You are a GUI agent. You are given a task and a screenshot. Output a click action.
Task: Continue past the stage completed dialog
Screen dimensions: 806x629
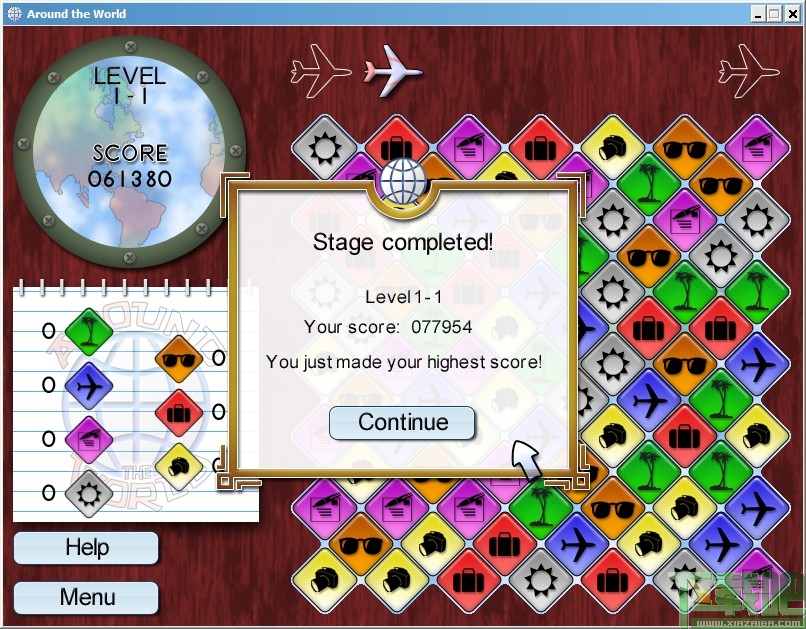tap(402, 422)
